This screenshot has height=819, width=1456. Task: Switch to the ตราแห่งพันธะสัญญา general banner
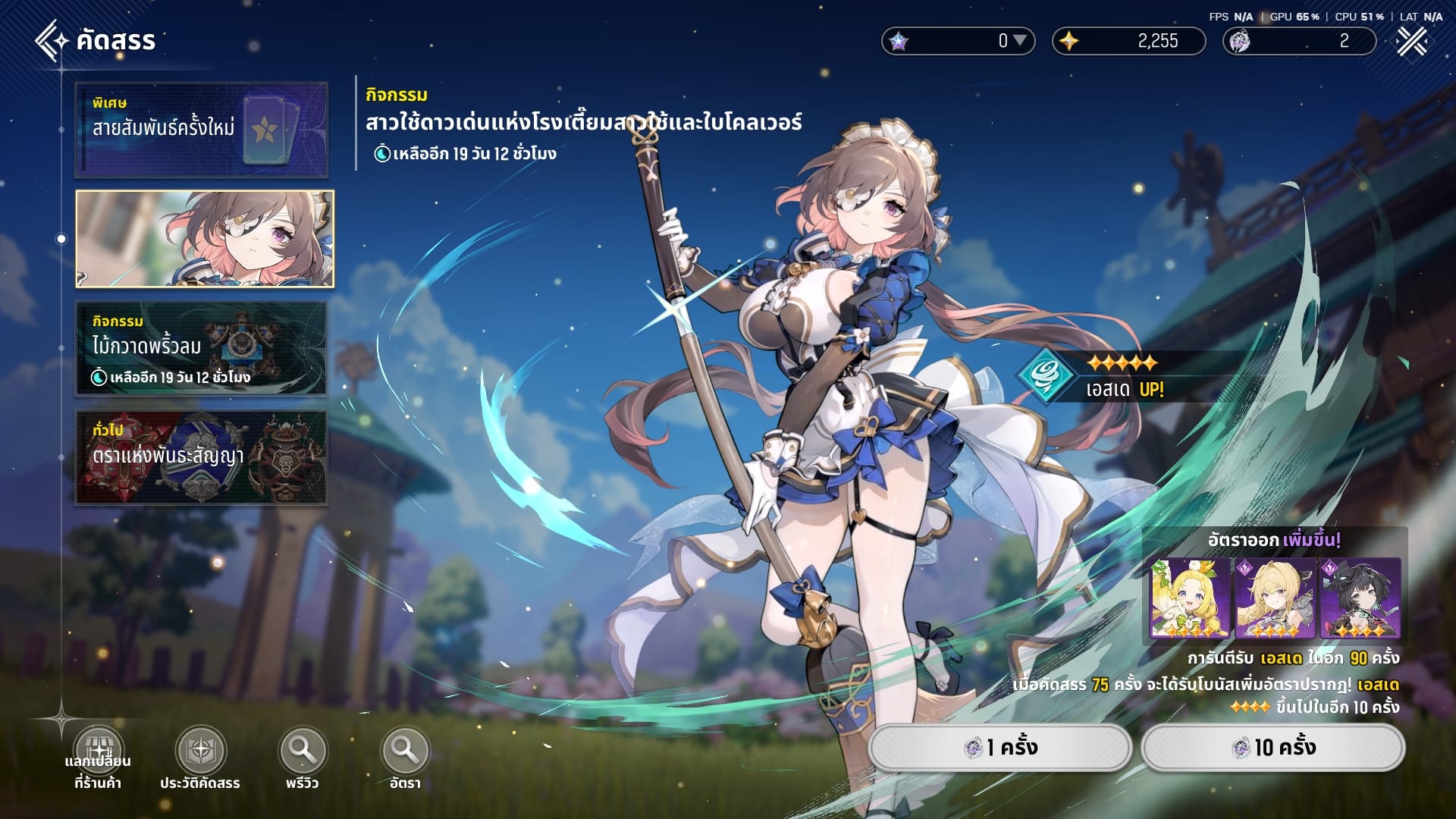click(202, 457)
